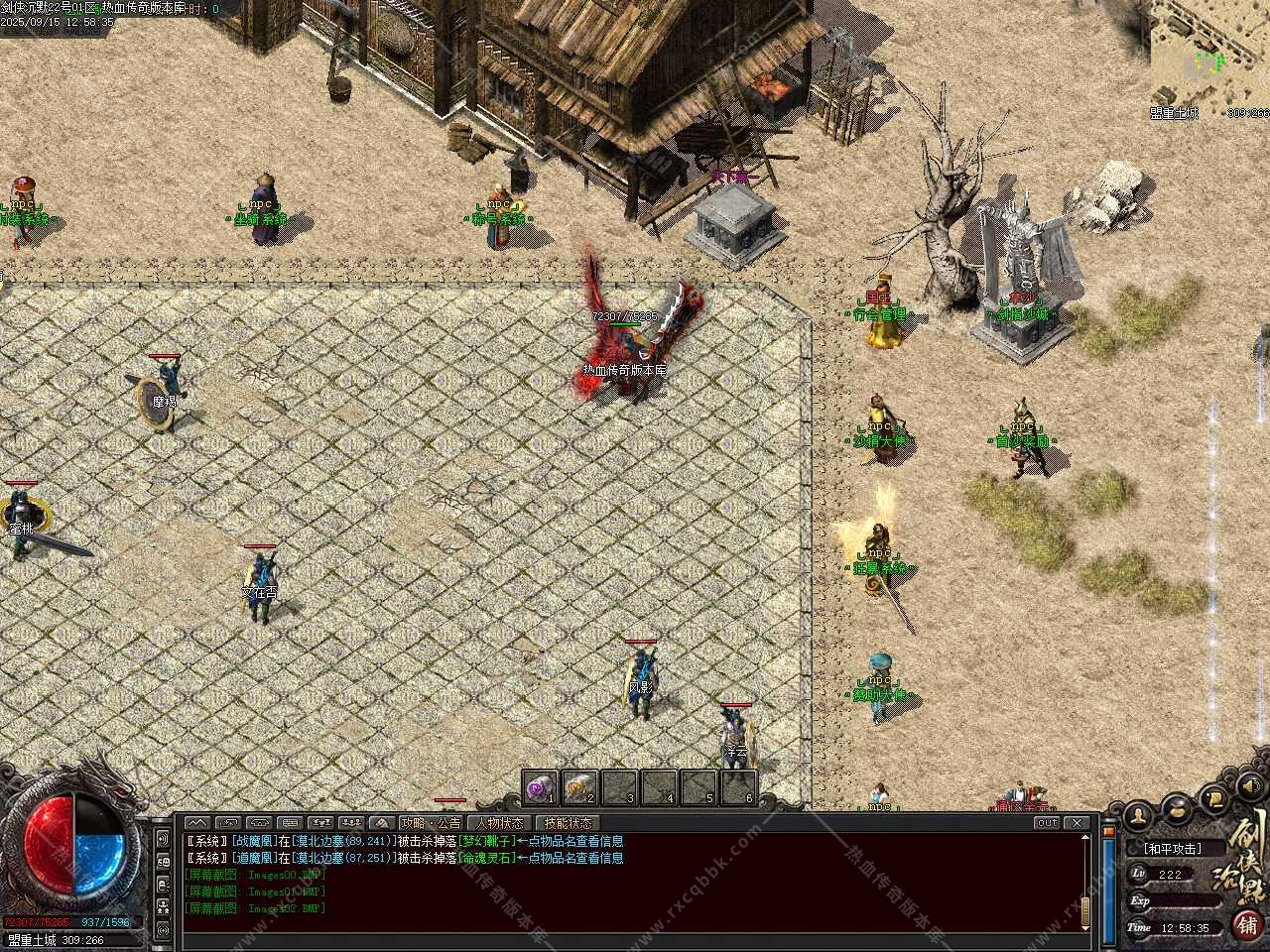Click the first chat toolbar button with peaks icon

click(196, 823)
